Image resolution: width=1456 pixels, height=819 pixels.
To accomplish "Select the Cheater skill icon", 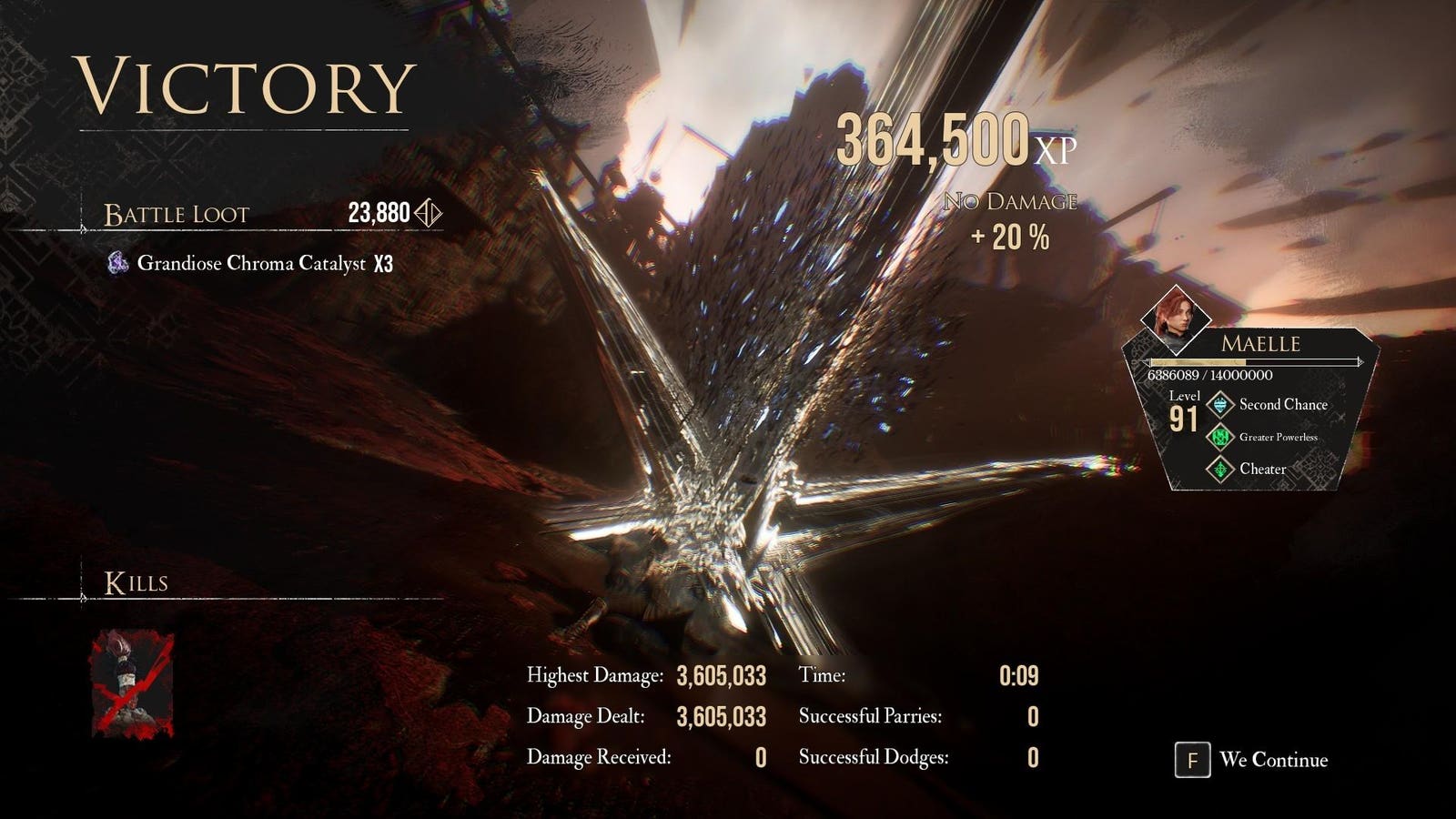I will pyautogui.click(x=1219, y=470).
